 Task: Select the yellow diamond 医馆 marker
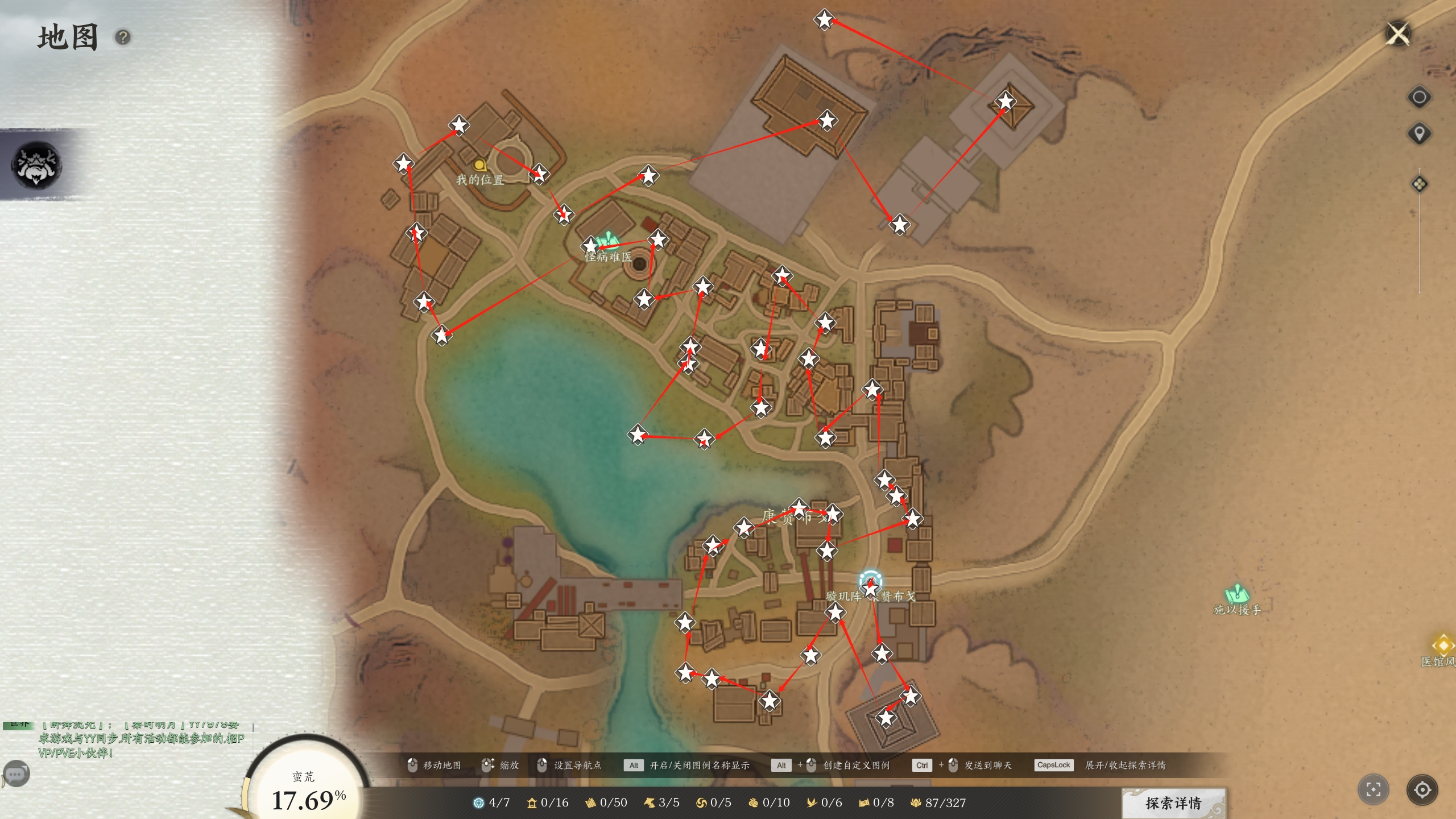(x=1443, y=645)
